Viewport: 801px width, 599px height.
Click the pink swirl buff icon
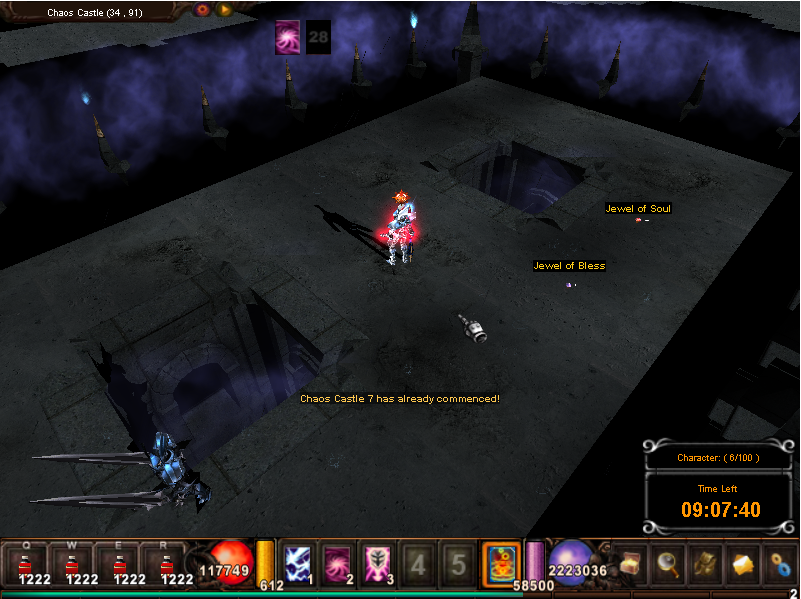point(288,37)
